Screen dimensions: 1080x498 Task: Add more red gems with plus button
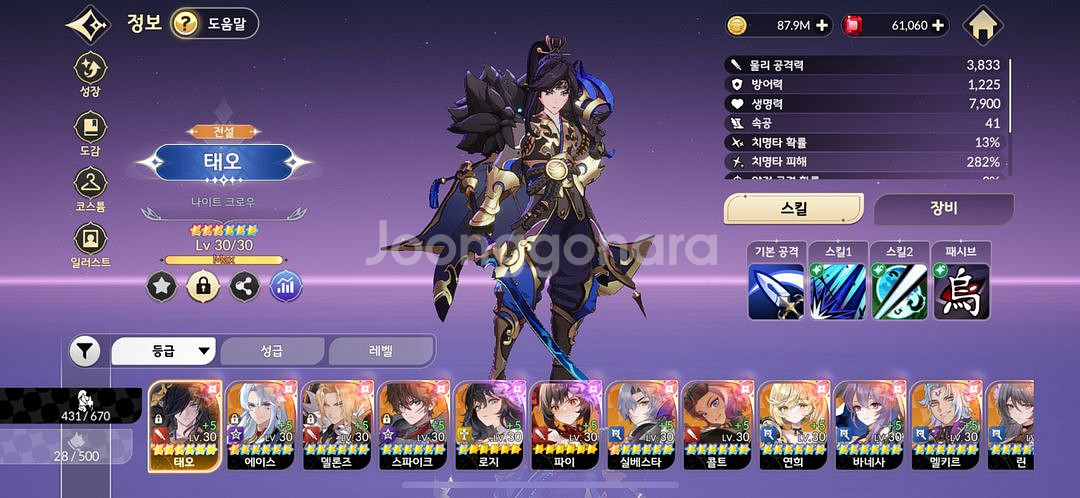coord(938,25)
